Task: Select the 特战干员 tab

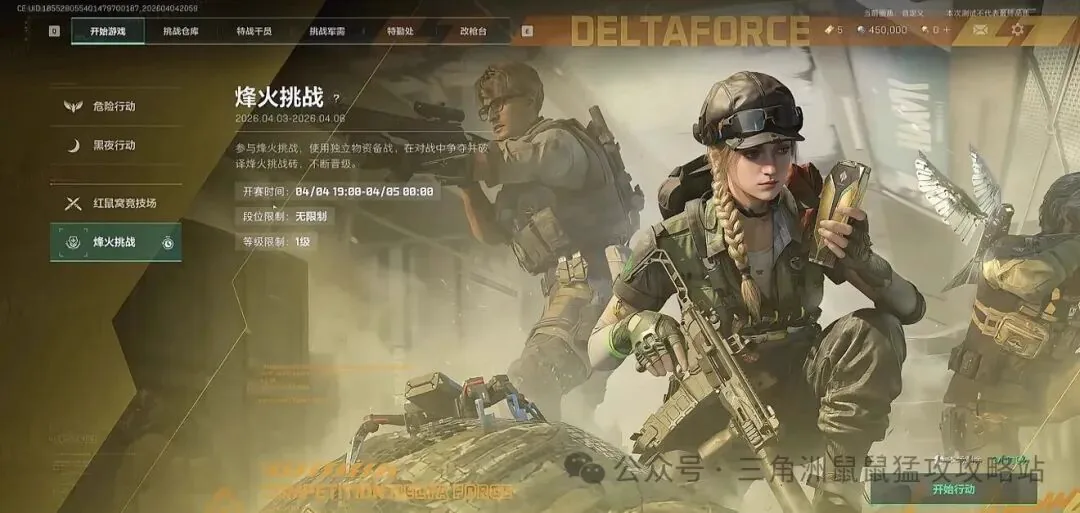Action: (x=254, y=31)
